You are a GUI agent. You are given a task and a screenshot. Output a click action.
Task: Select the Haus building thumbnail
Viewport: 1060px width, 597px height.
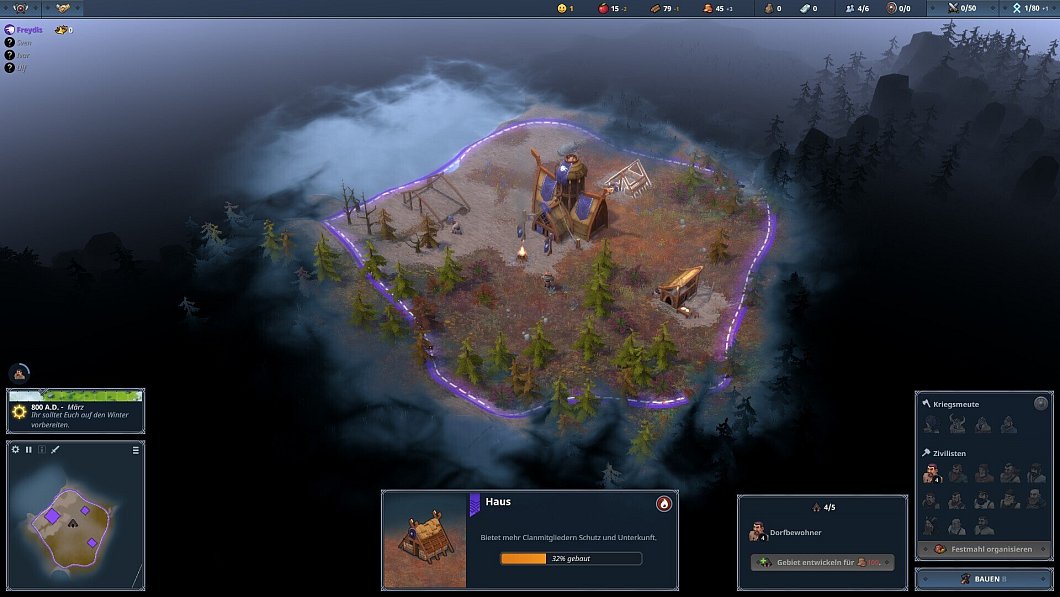tap(424, 541)
